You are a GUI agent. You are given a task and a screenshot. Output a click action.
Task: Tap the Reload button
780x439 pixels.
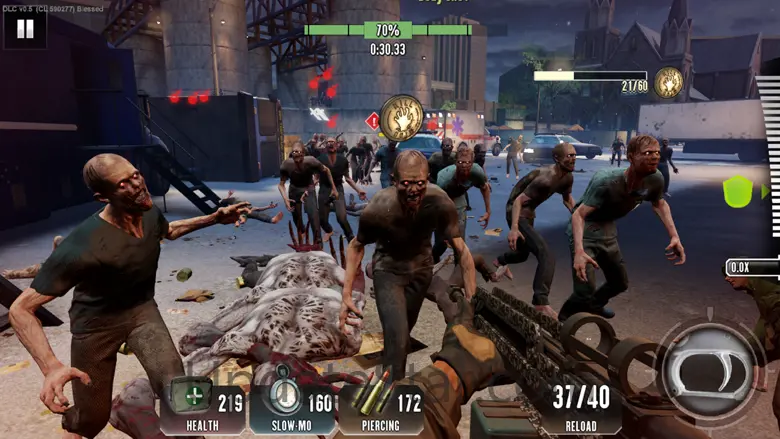(x=581, y=405)
